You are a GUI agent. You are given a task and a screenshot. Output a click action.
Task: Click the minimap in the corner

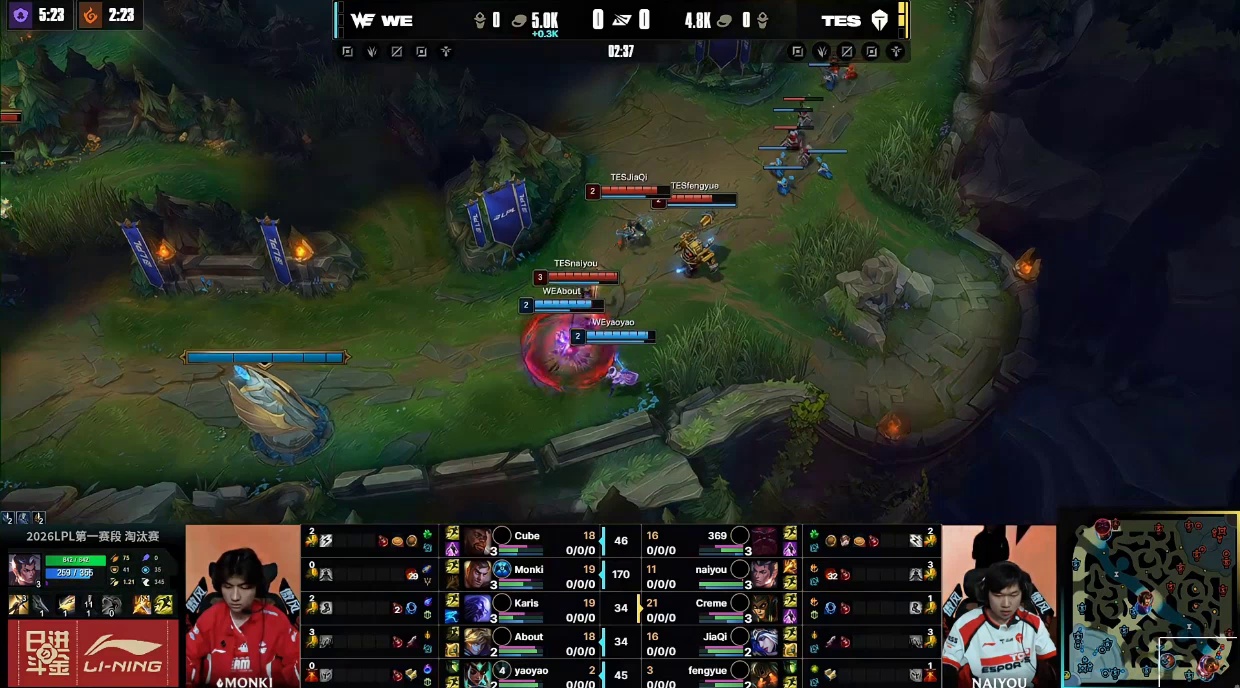coord(1150,600)
